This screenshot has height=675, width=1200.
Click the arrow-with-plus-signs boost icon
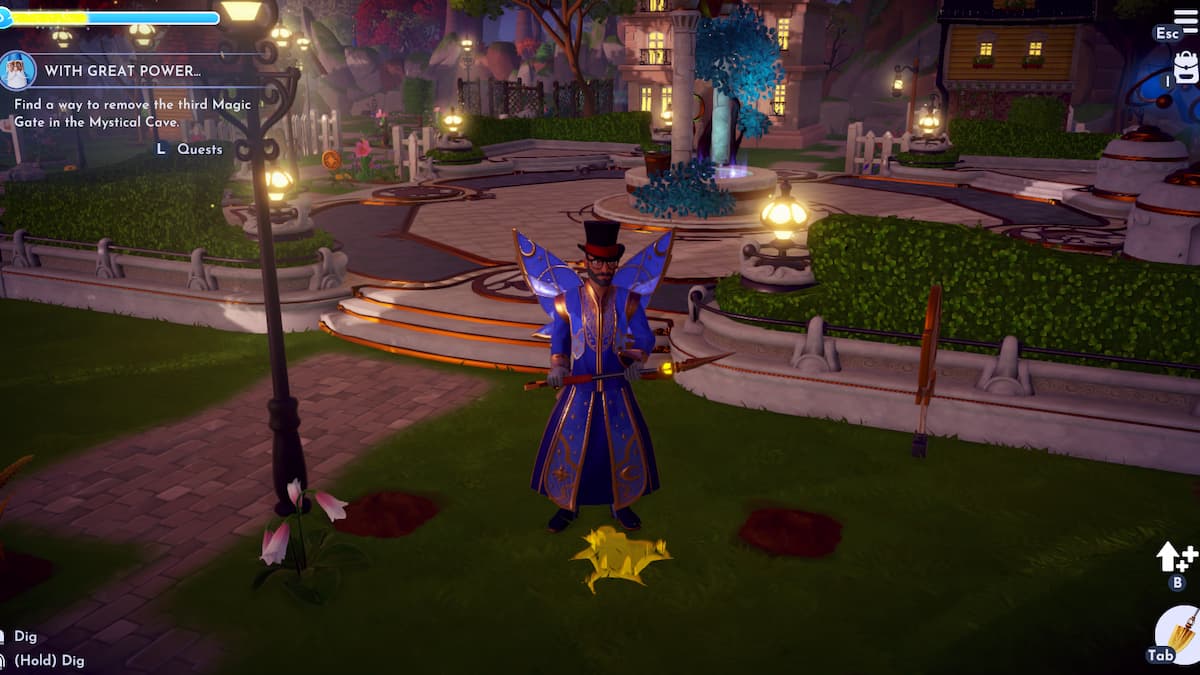point(1176,557)
